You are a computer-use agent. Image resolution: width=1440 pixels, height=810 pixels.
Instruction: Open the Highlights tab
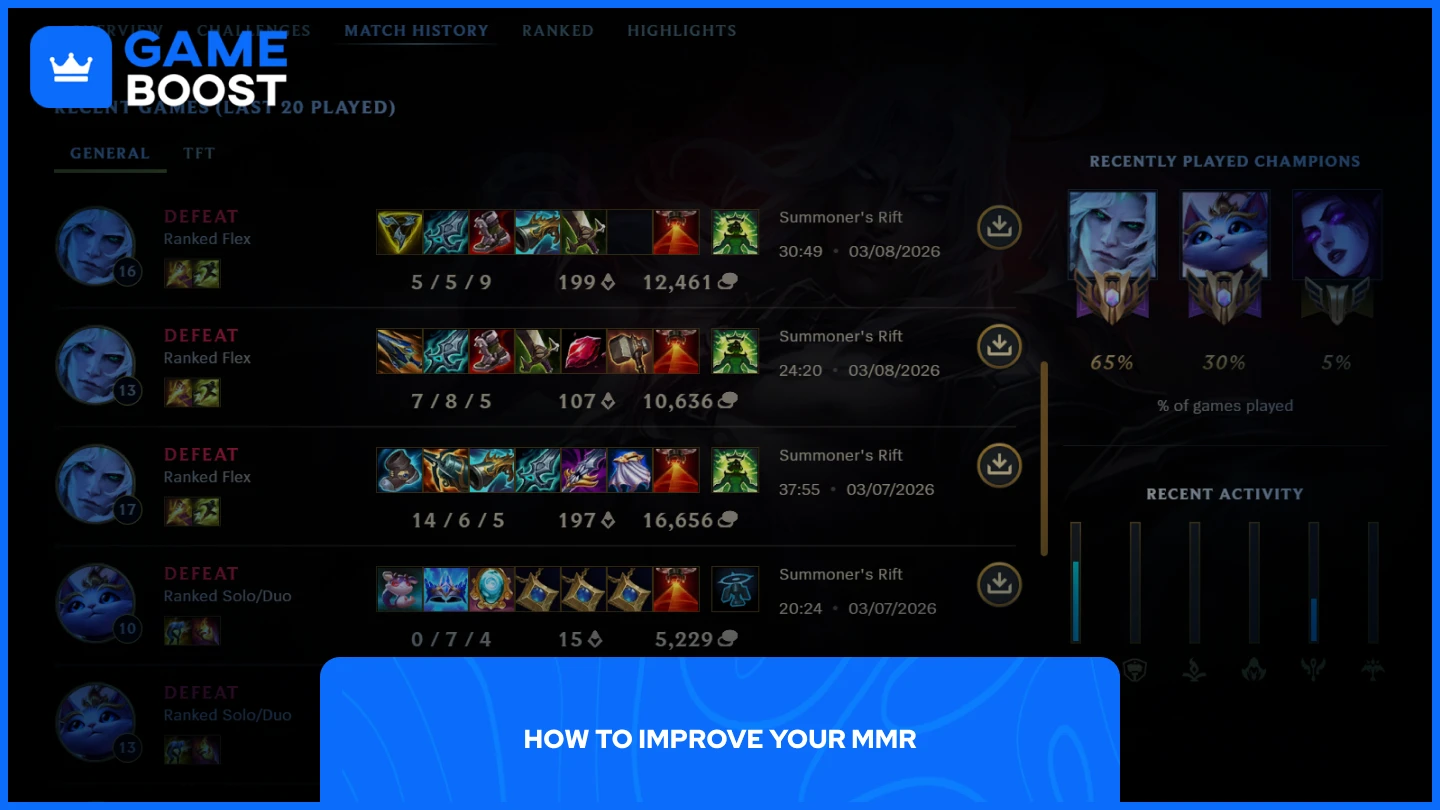click(x=682, y=30)
